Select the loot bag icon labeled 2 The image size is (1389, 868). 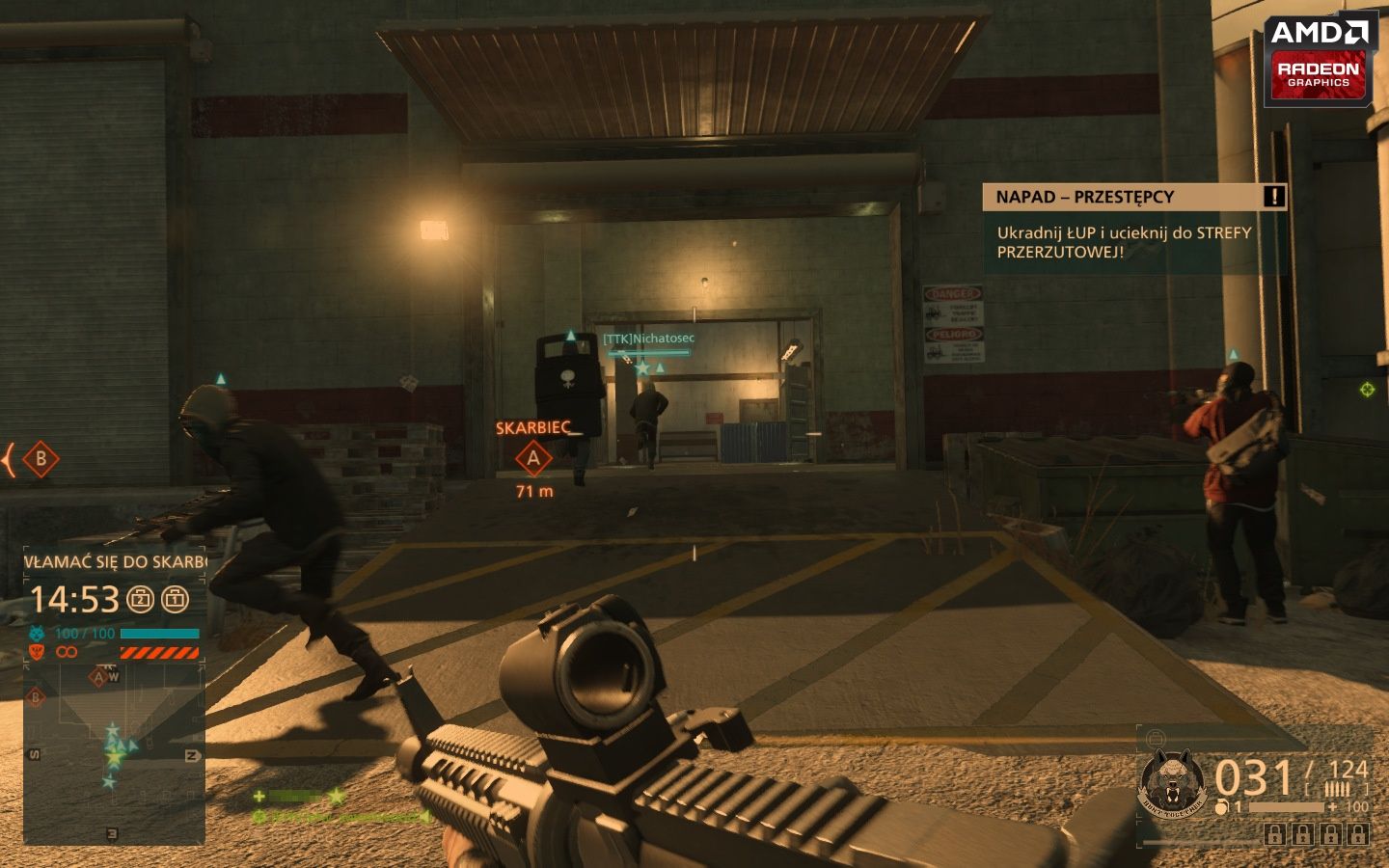coord(138,599)
